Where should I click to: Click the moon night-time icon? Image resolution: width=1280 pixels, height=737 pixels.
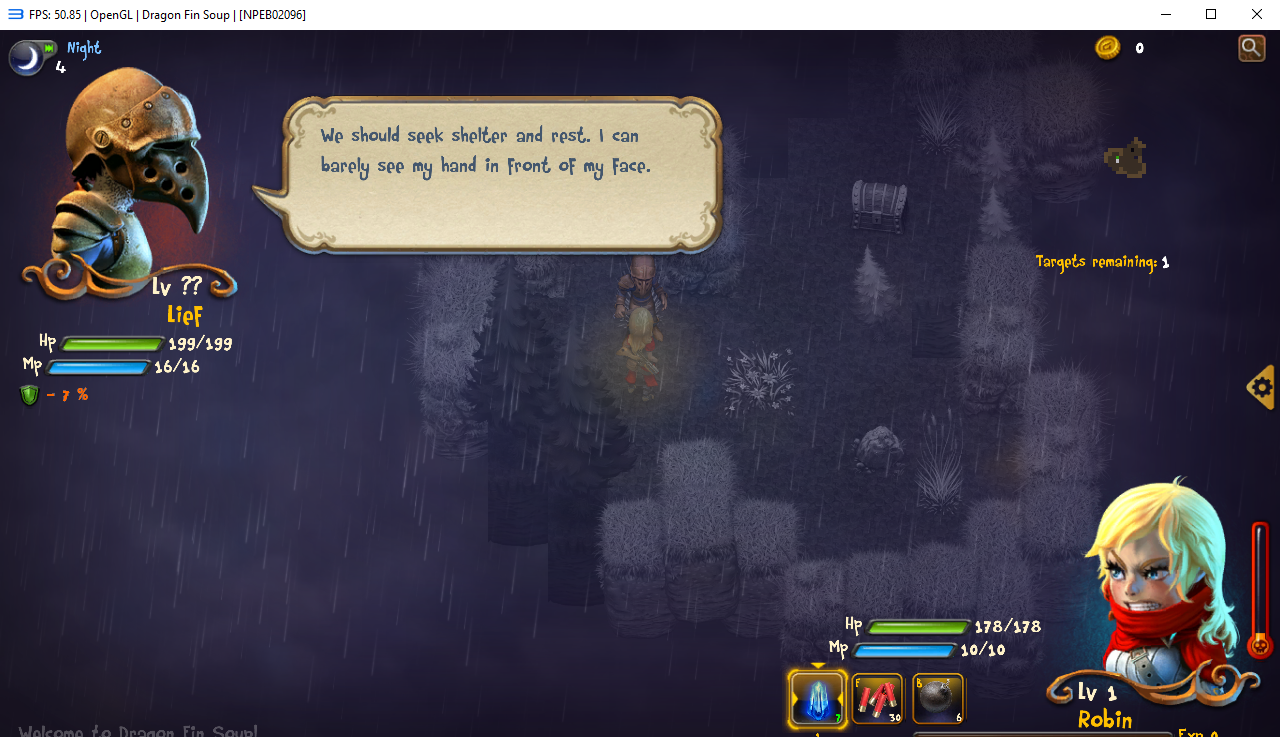(28, 58)
